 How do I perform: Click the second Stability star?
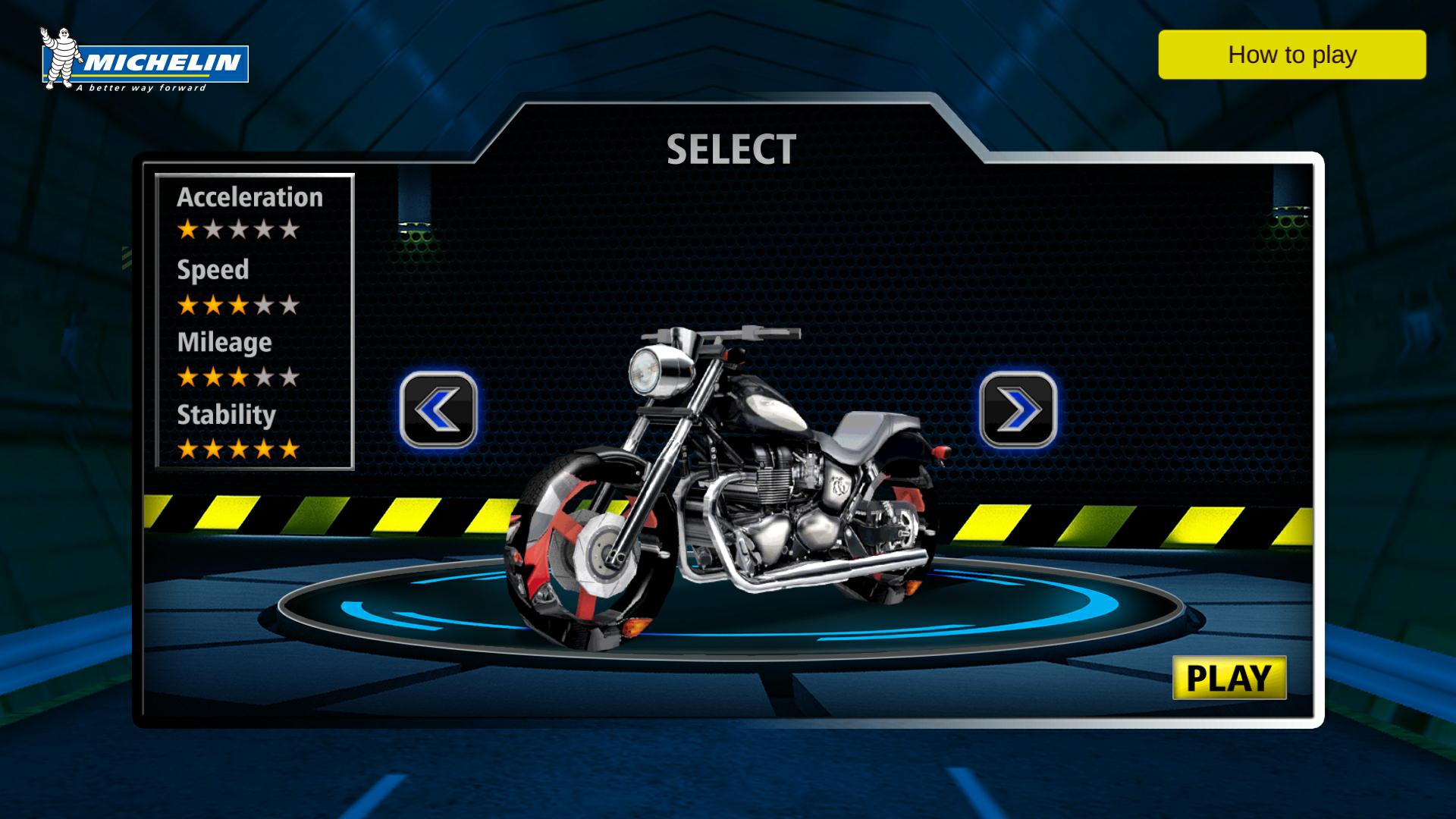pyautogui.click(x=213, y=447)
